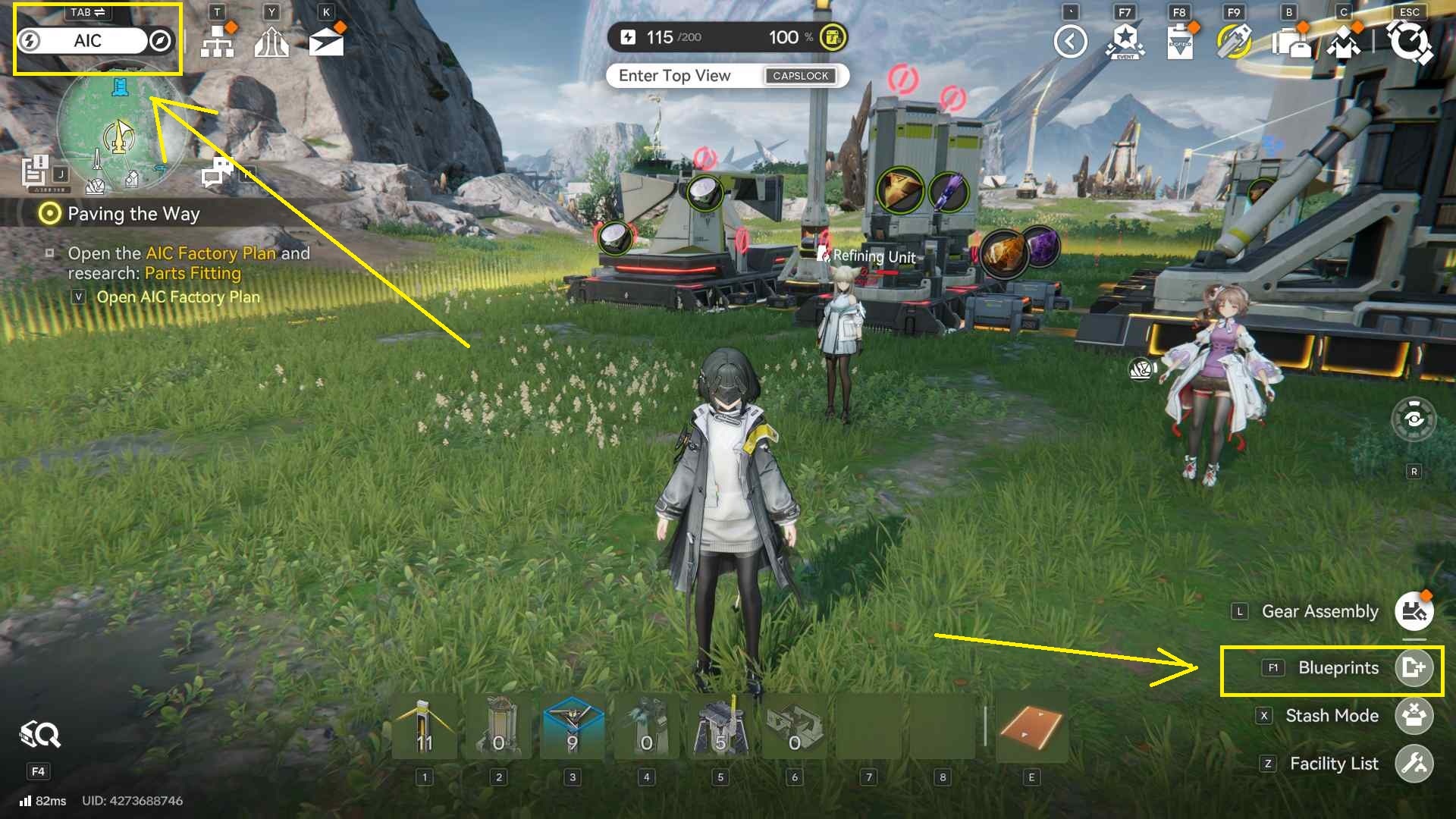
Task: Open the Event star icon
Action: point(1125,42)
